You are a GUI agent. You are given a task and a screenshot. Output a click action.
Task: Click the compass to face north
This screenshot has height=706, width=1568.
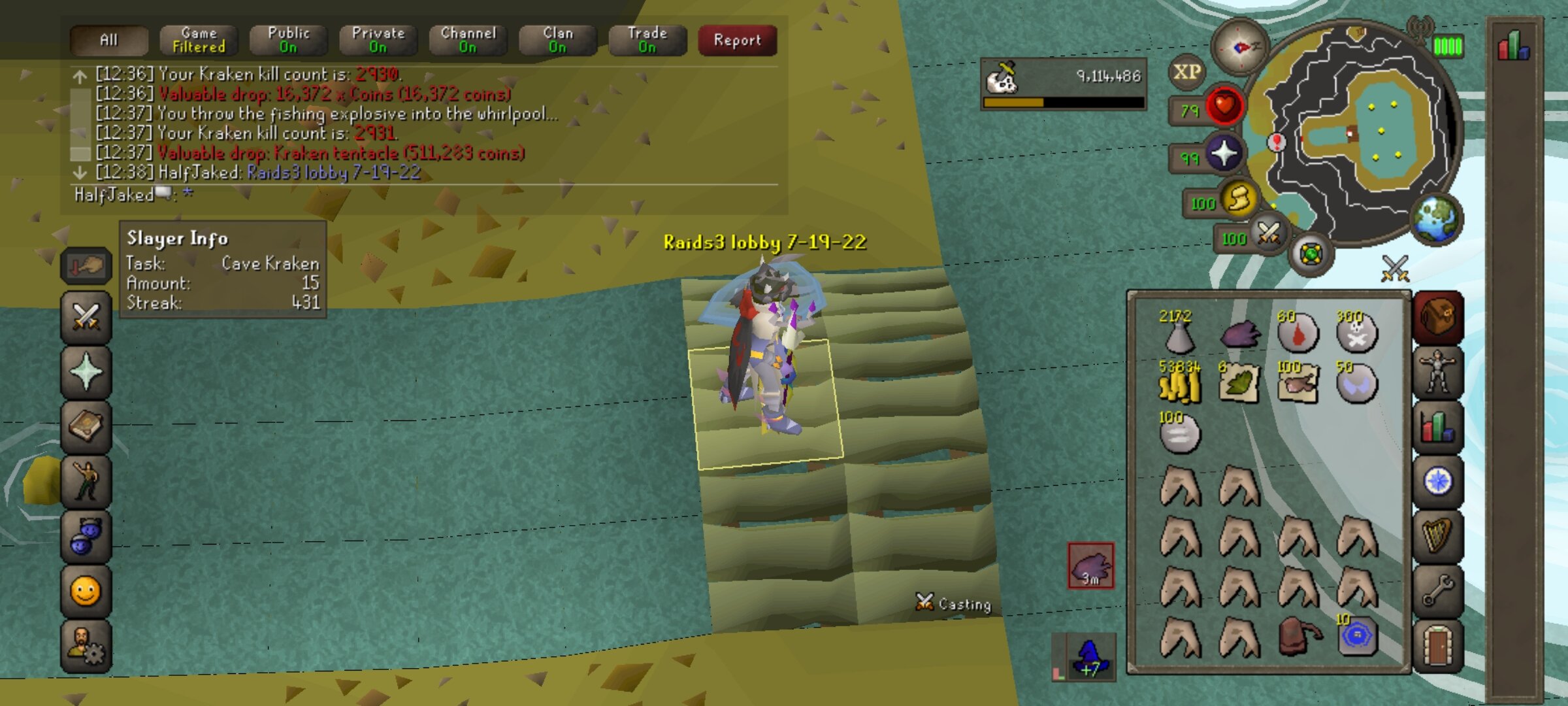1239,47
